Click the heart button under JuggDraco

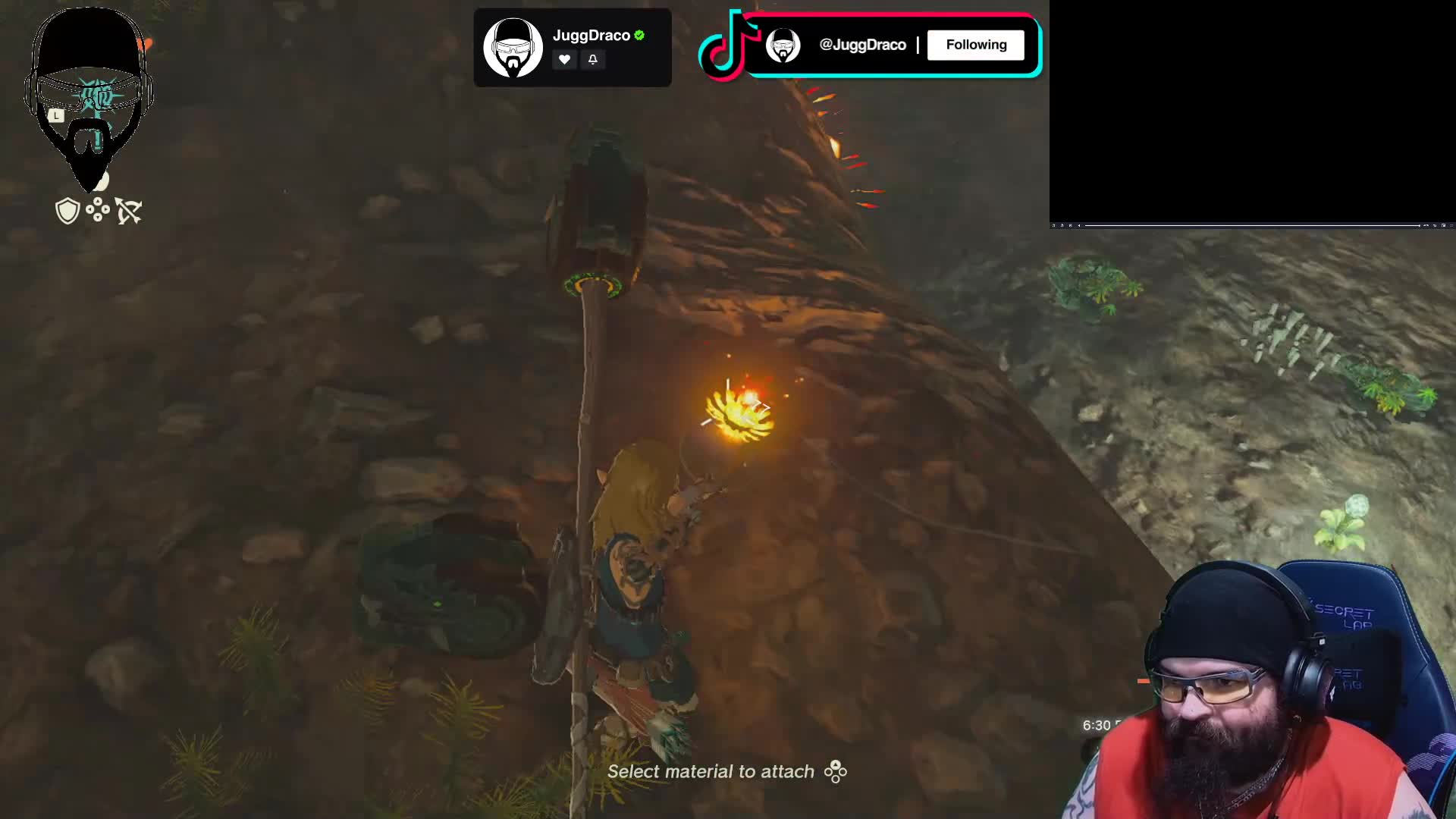coord(564,59)
